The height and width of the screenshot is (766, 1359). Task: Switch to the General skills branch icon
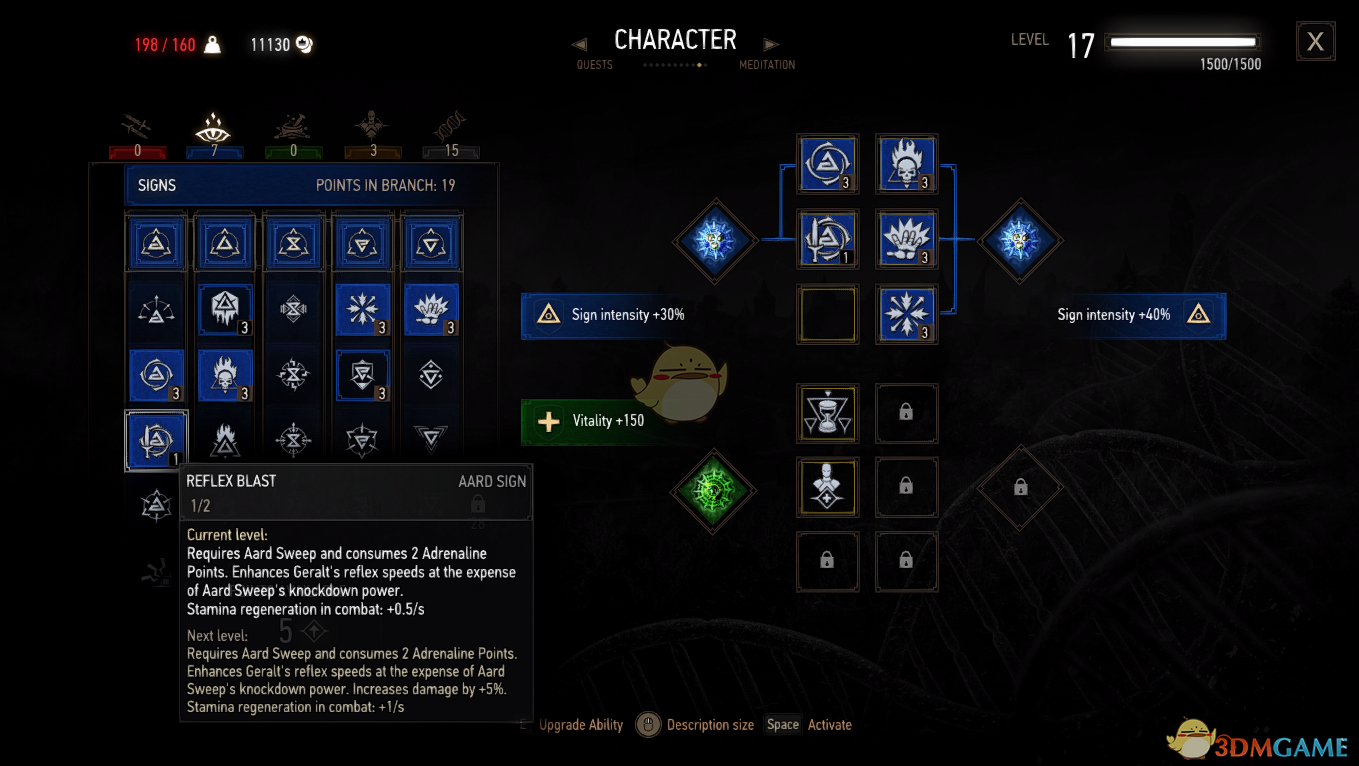[x=373, y=127]
